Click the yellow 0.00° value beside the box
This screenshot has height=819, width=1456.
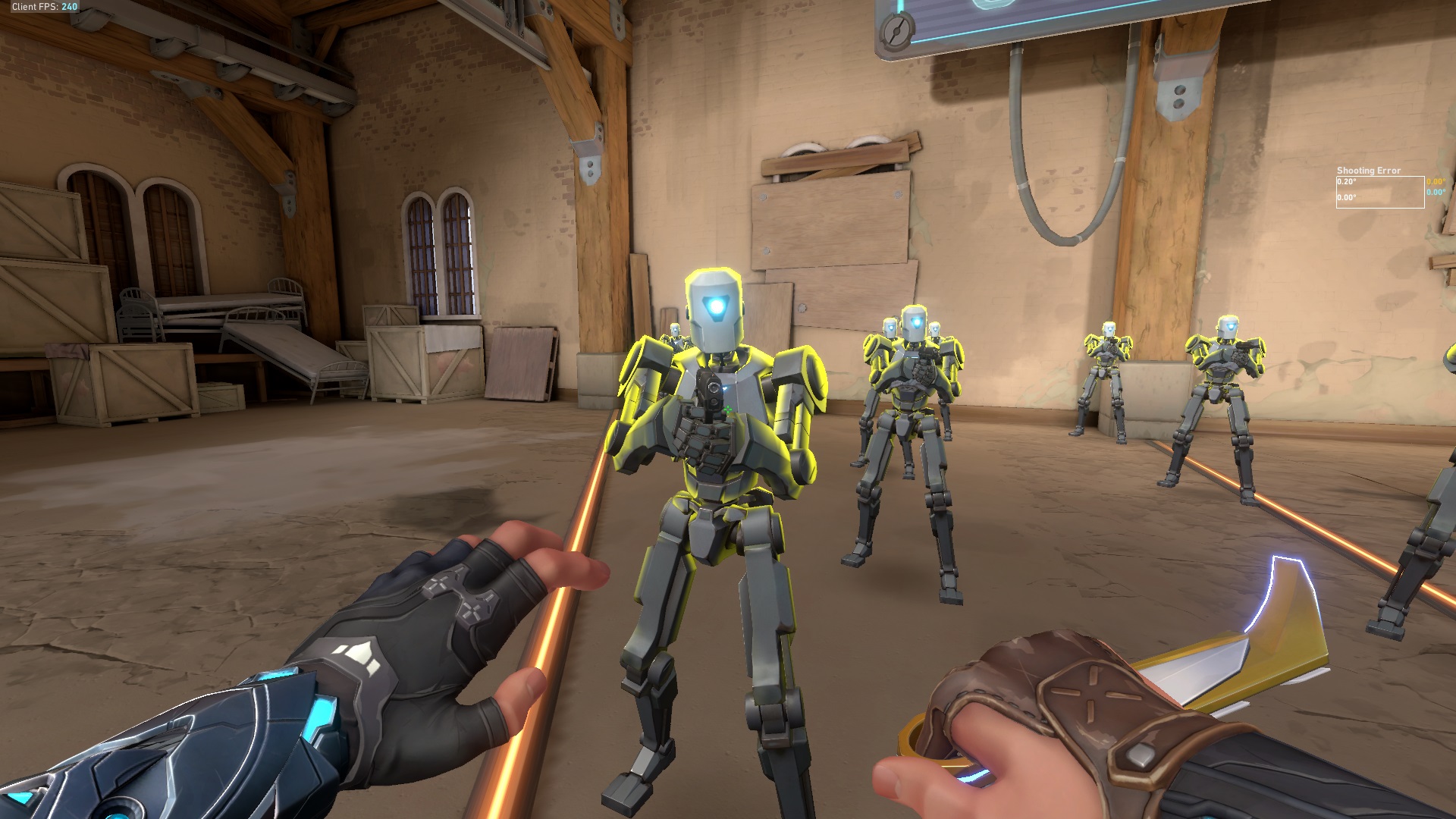[x=1436, y=182]
